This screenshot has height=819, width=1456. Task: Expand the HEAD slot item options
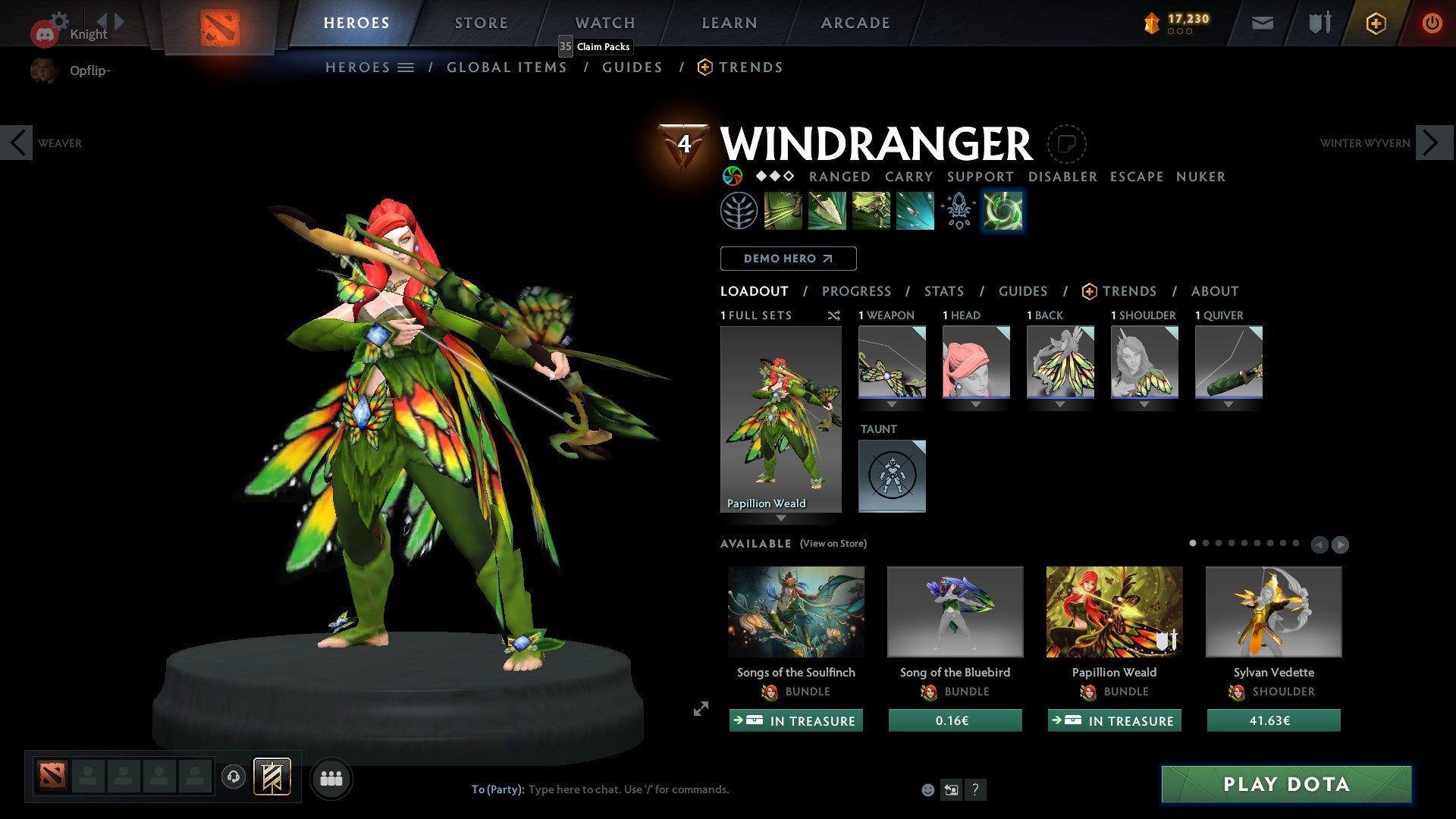975,404
